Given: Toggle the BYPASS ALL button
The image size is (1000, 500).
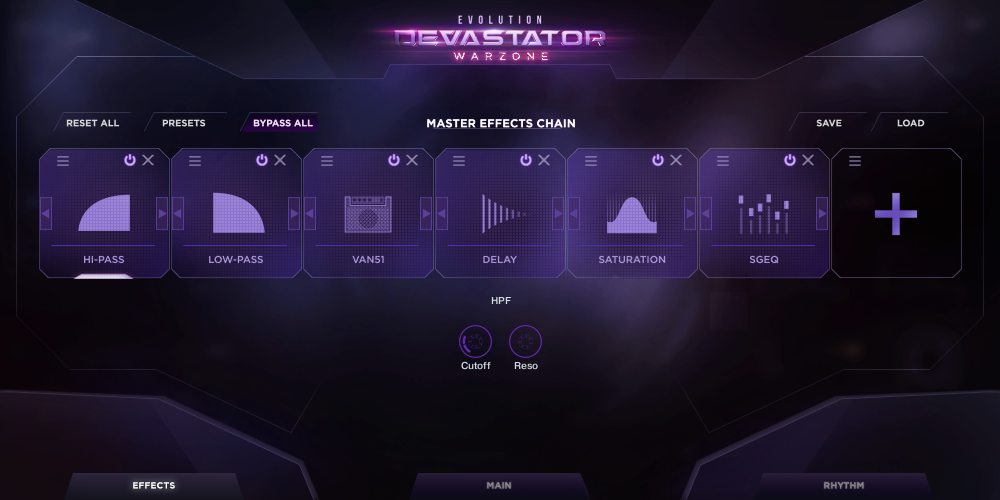Looking at the screenshot, I should [282, 123].
